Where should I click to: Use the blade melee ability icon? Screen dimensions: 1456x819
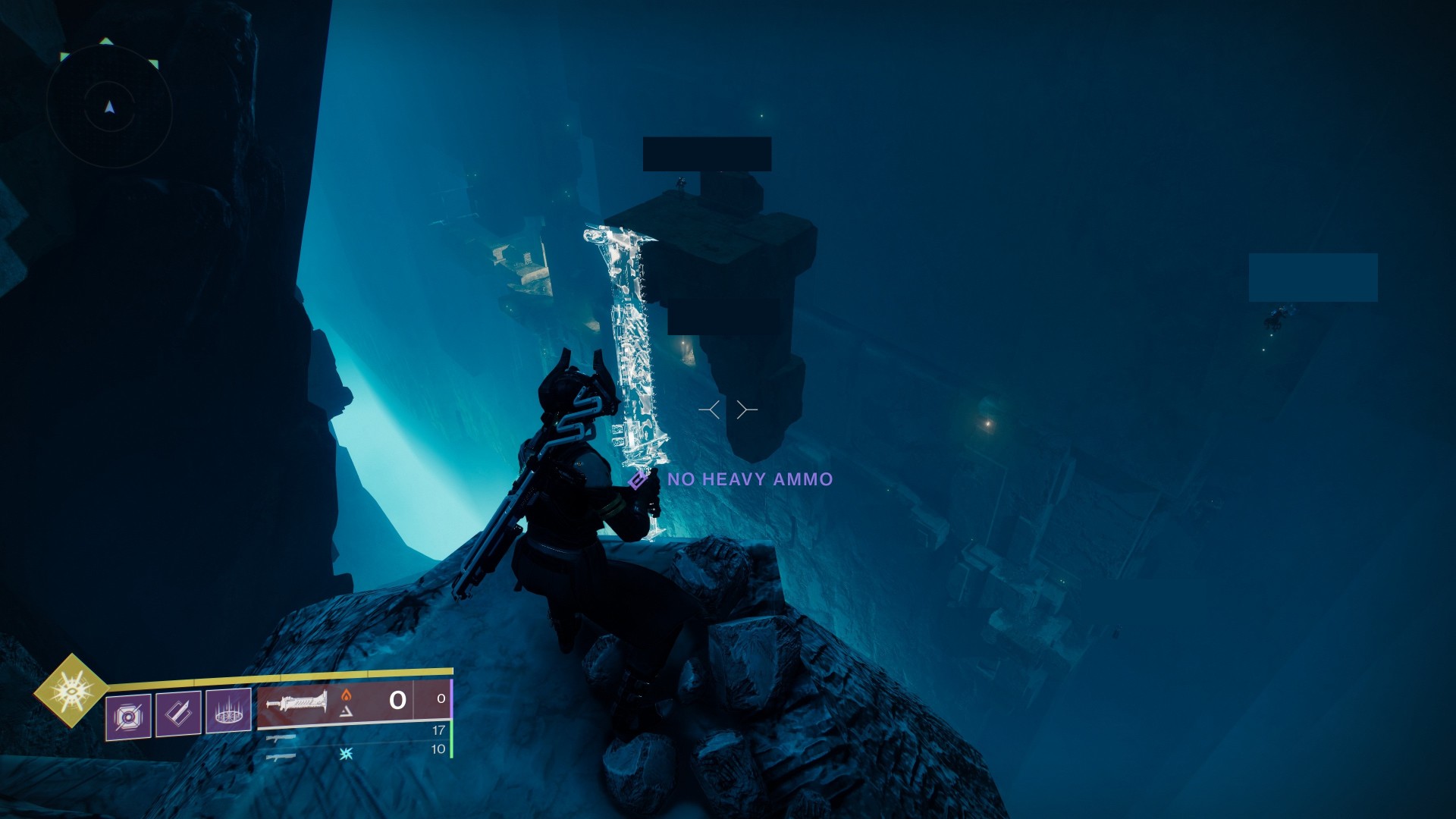click(x=178, y=713)
